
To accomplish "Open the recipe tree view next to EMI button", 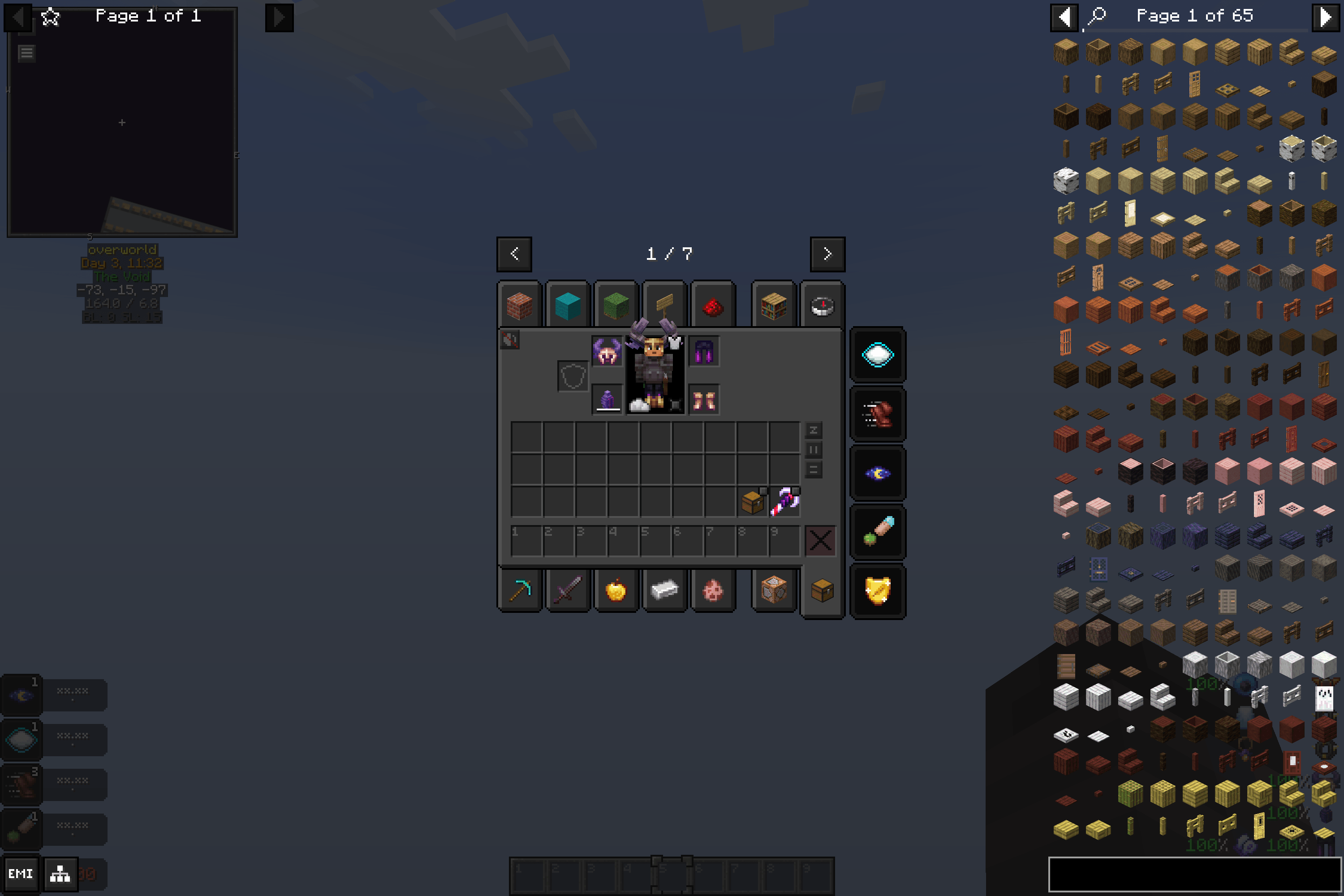I will (x=60, y=874).
